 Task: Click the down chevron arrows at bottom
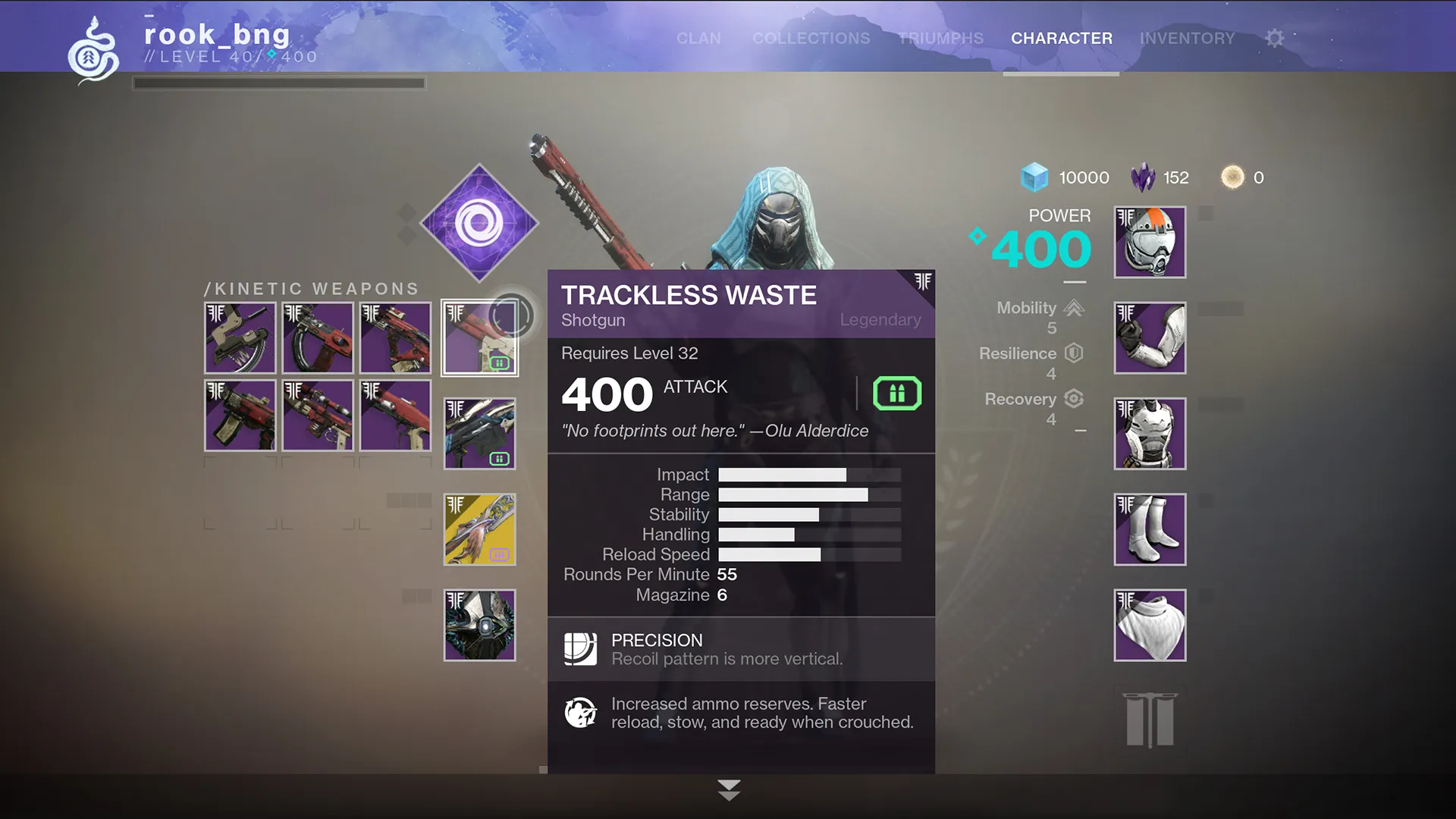point(729,789)
